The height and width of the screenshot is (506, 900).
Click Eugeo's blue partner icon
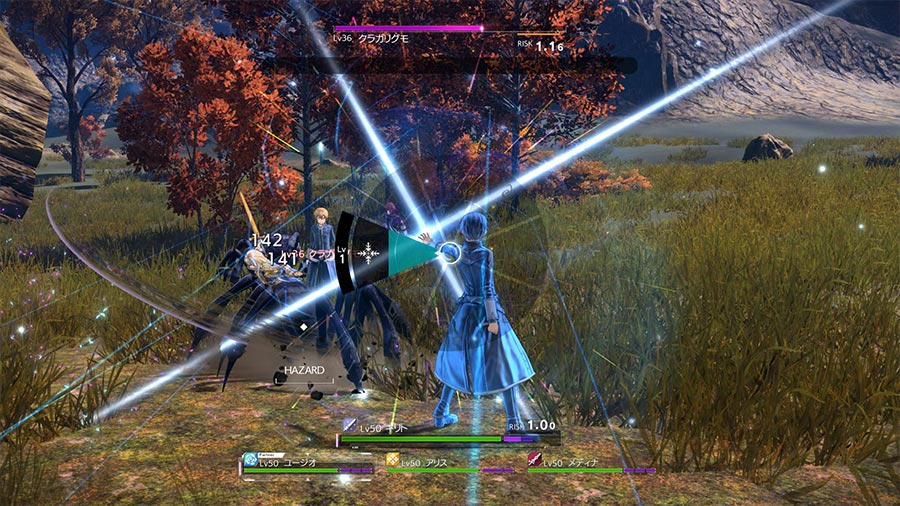tap(250, 460)
